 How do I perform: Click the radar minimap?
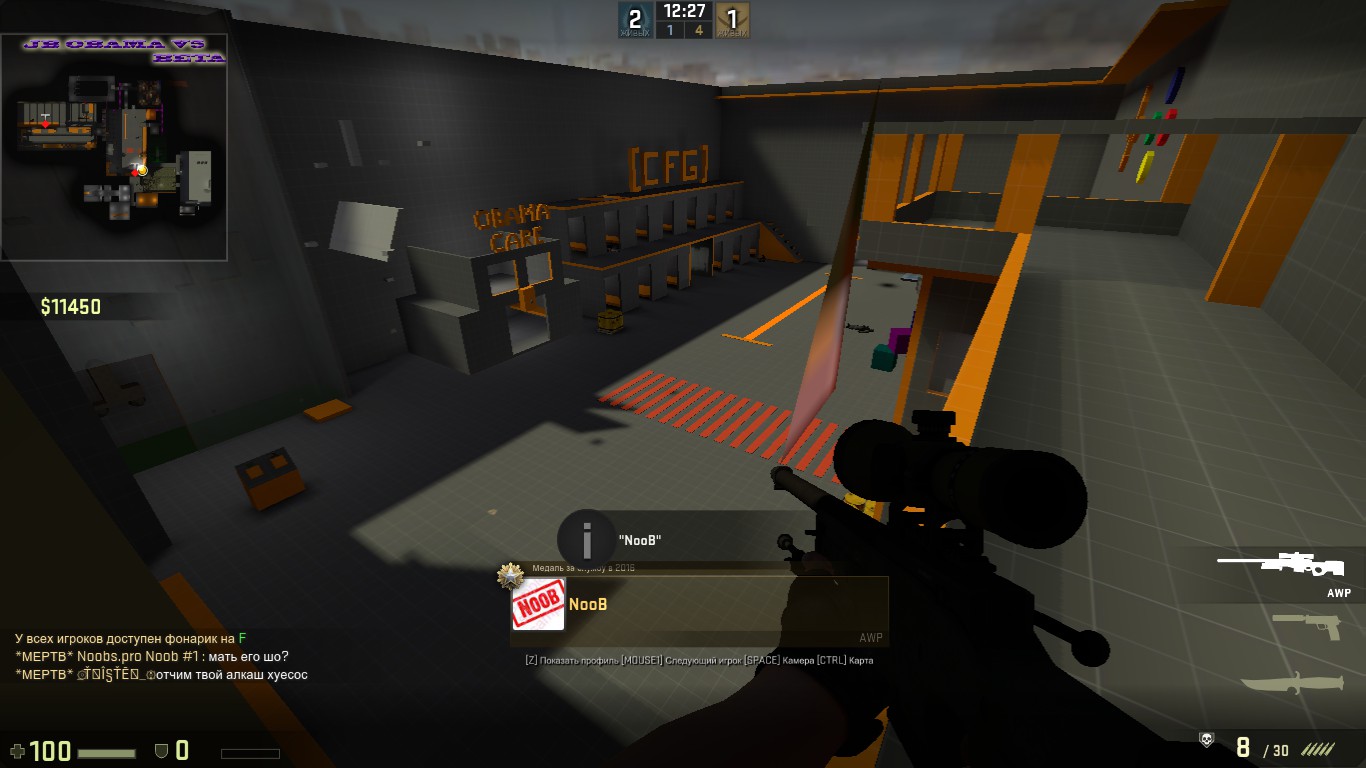click(x=114, y=147)
